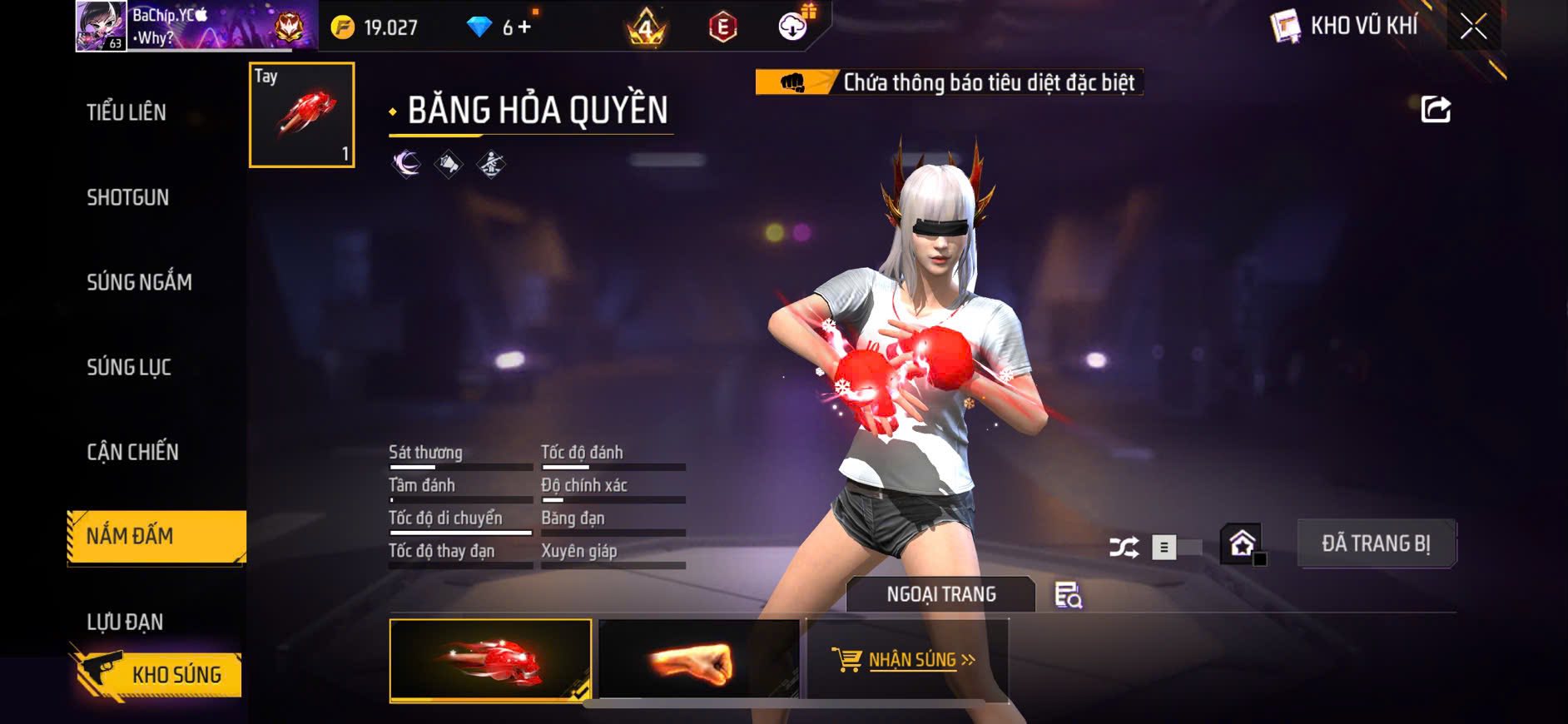Click the ĐÃ TRANG BỊ button
This screenshot has width=1568, height=724.
coord(1376,543)
